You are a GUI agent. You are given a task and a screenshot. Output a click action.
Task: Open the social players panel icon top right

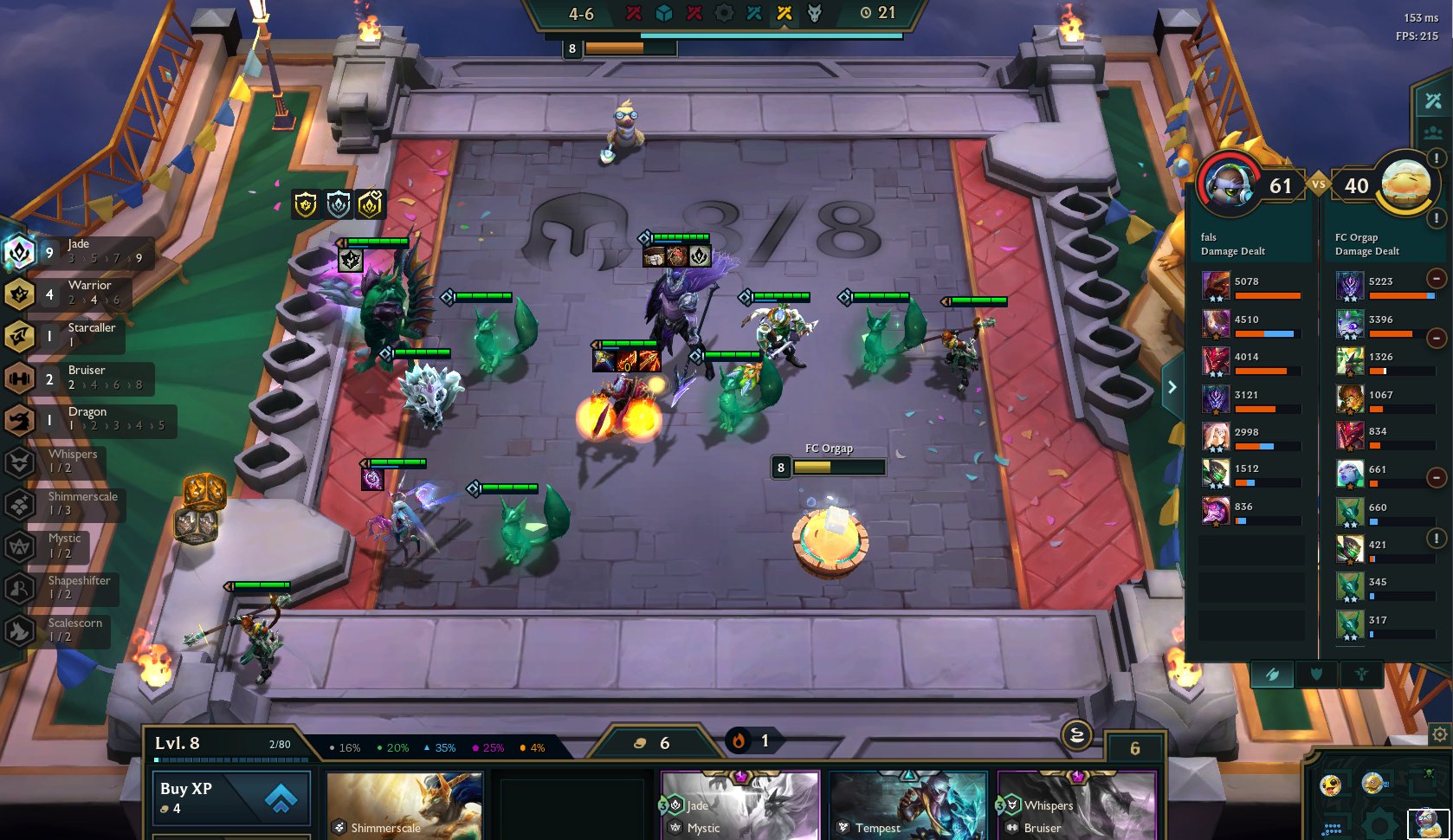point(1433,132)
